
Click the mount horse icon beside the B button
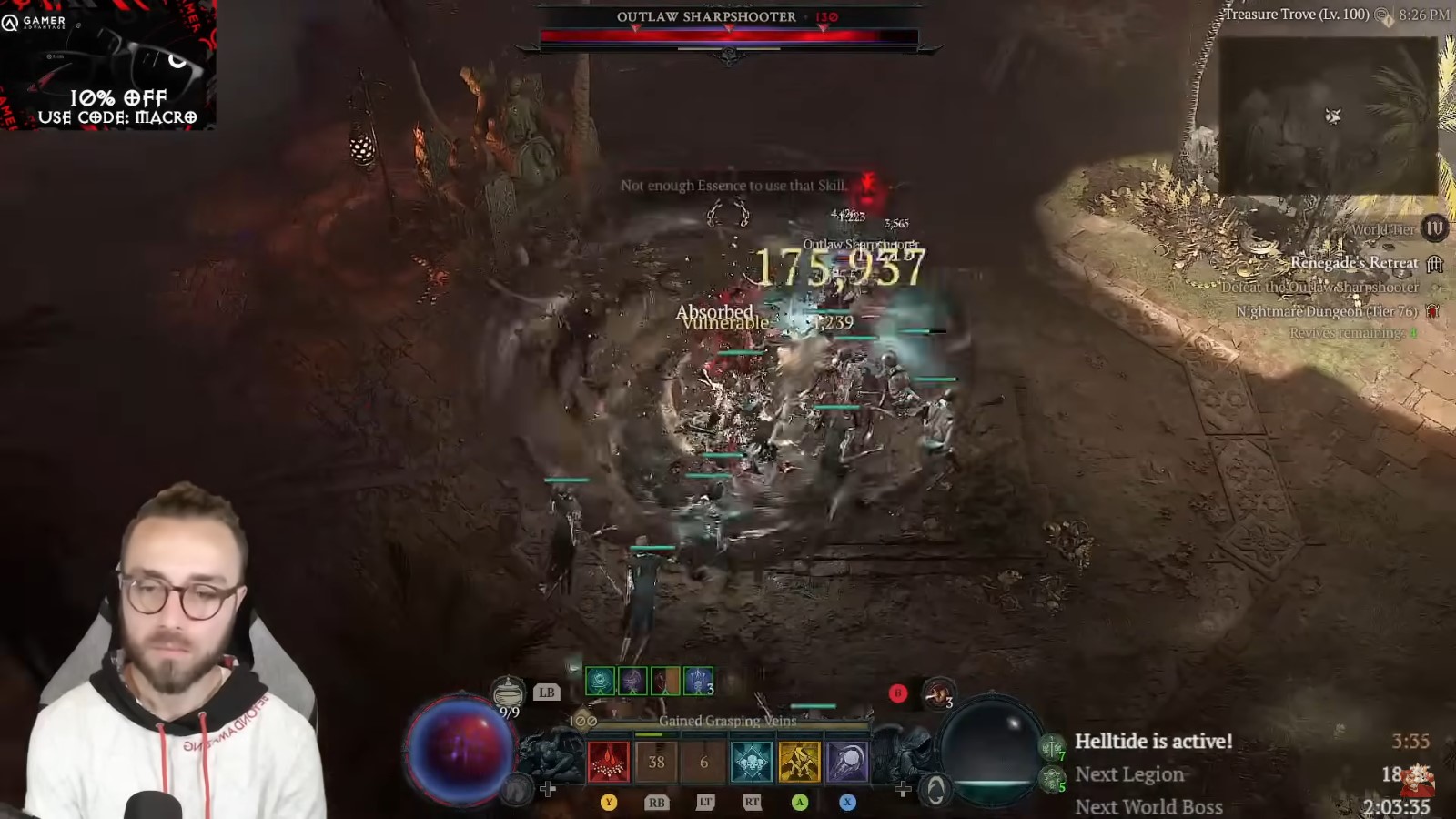[937, 693]
